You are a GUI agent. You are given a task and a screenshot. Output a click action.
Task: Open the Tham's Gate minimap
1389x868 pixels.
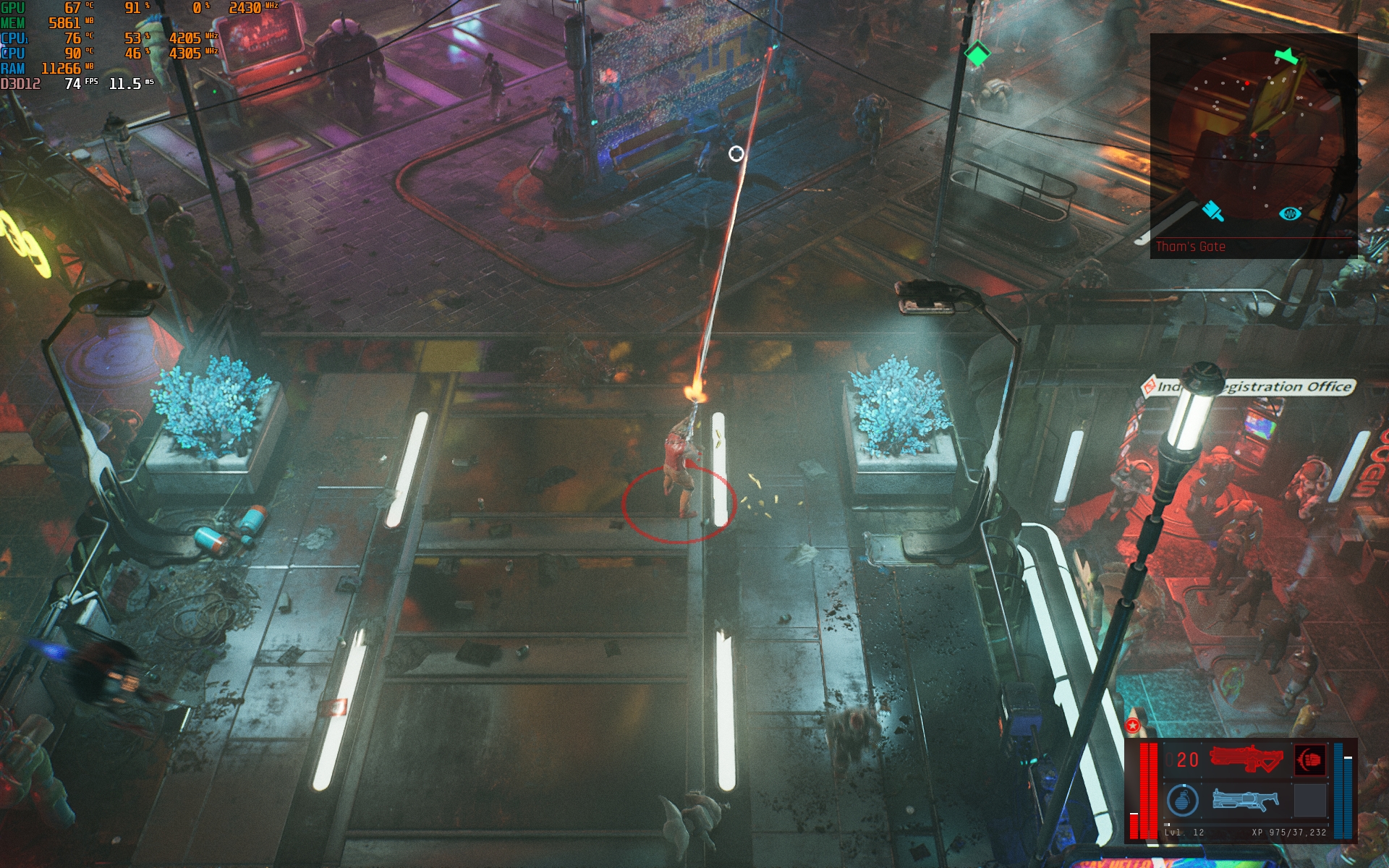click(1253, 145)
